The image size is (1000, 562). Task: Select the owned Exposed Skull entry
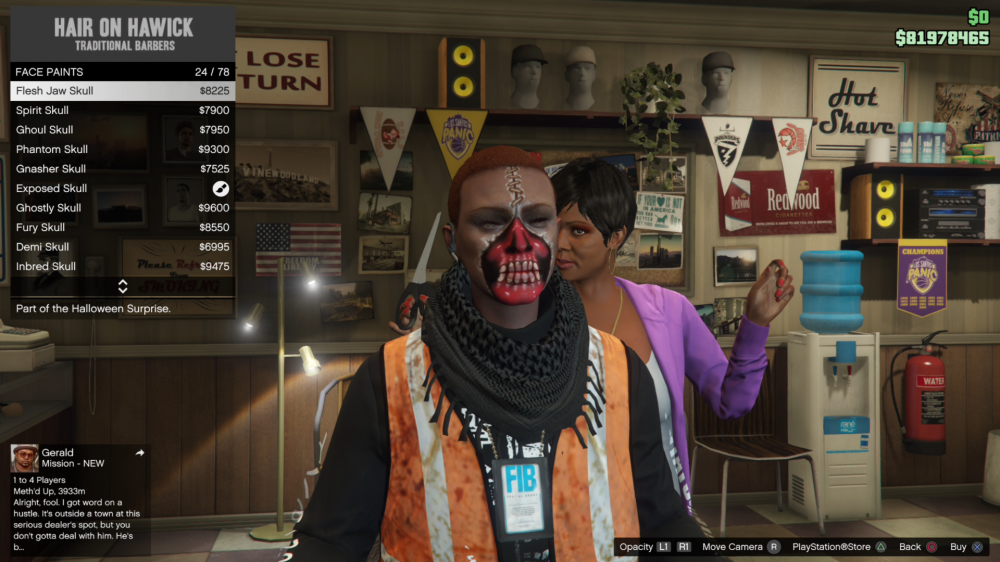[x=122, y=188]
